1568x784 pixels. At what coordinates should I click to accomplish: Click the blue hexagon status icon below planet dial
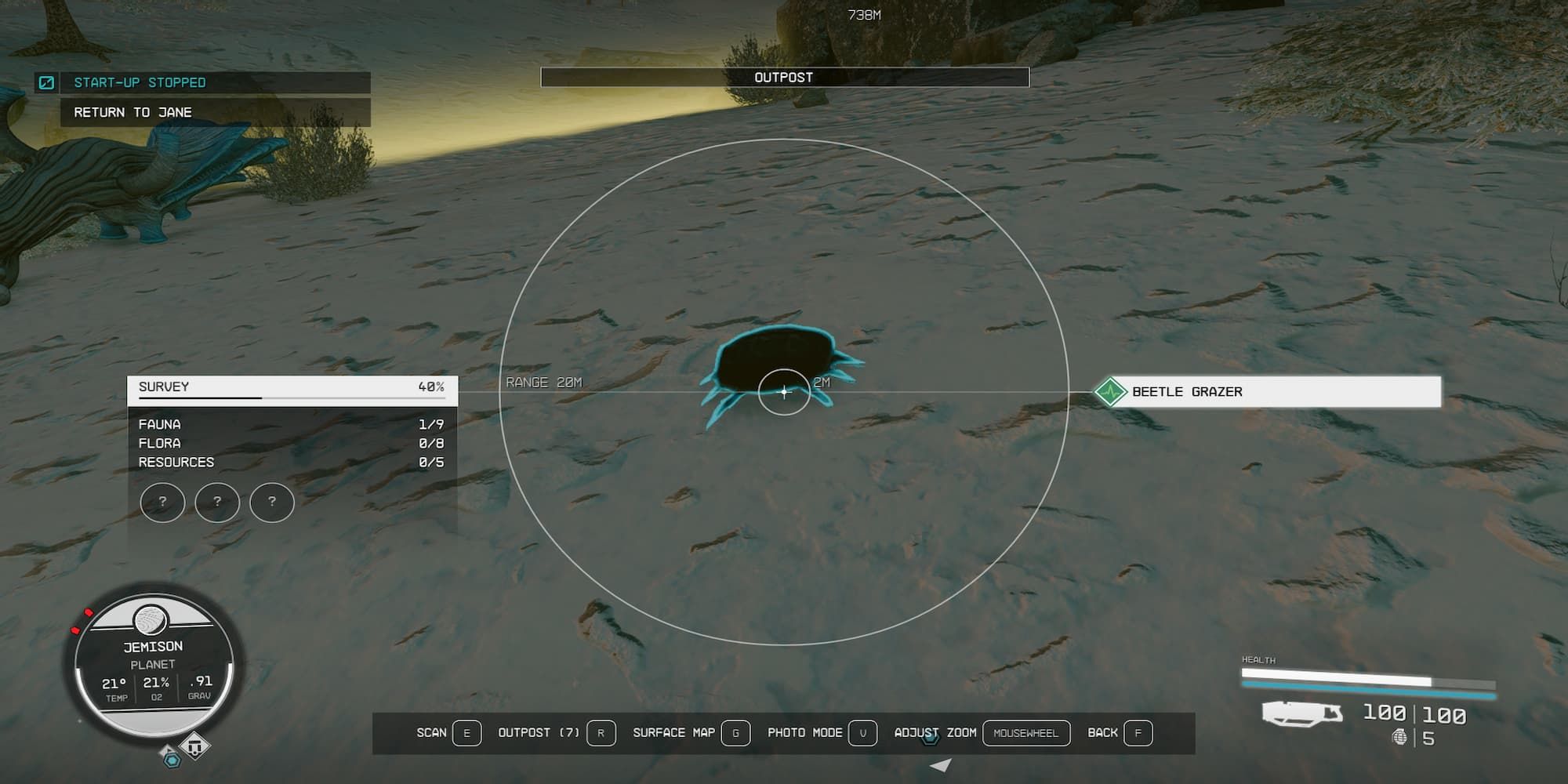(173, 760)
